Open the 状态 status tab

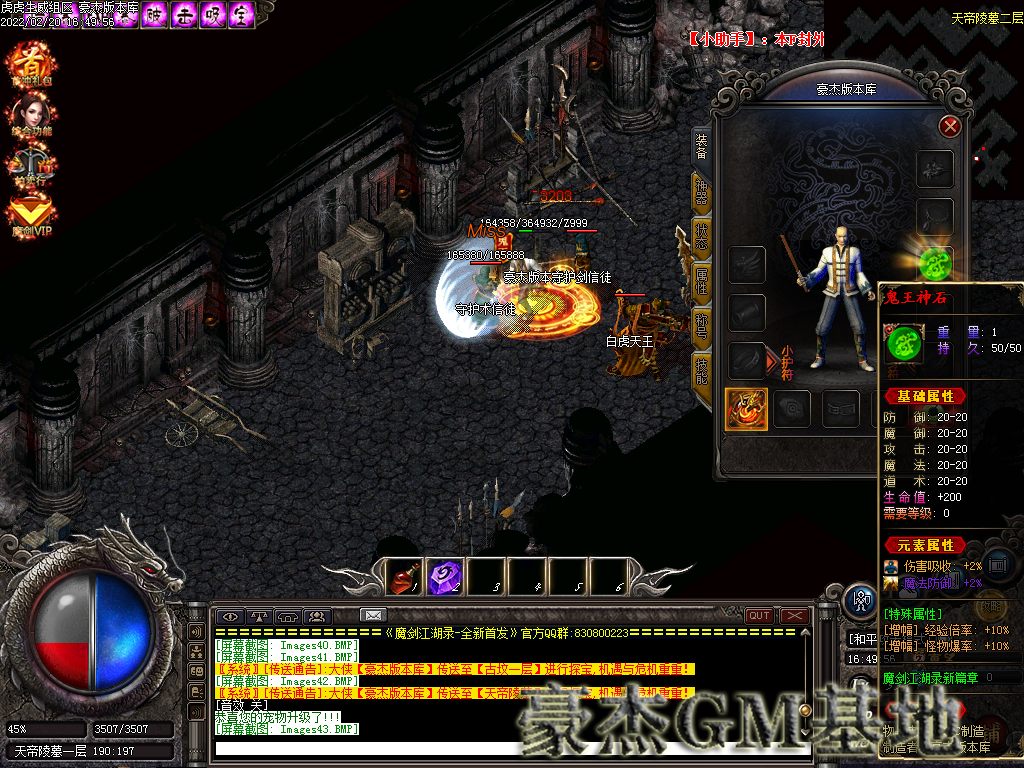pyautogui.click(x=702, y=237)
